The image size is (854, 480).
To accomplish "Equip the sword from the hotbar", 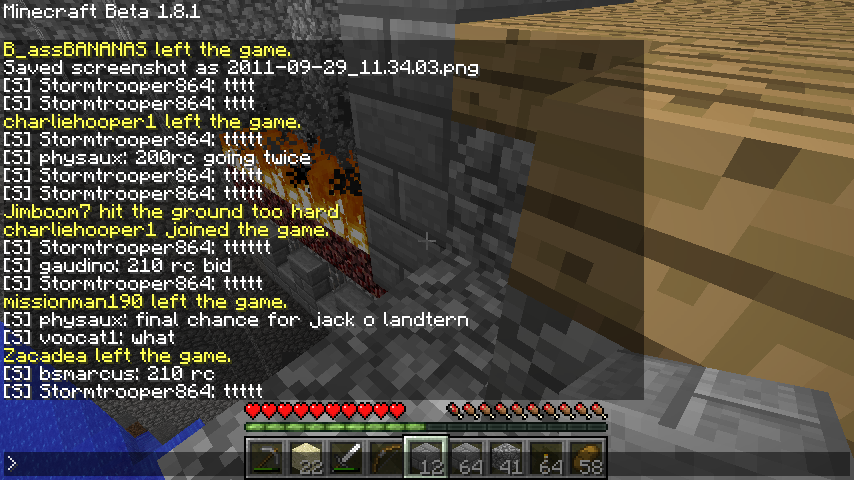I will (346, 458).
